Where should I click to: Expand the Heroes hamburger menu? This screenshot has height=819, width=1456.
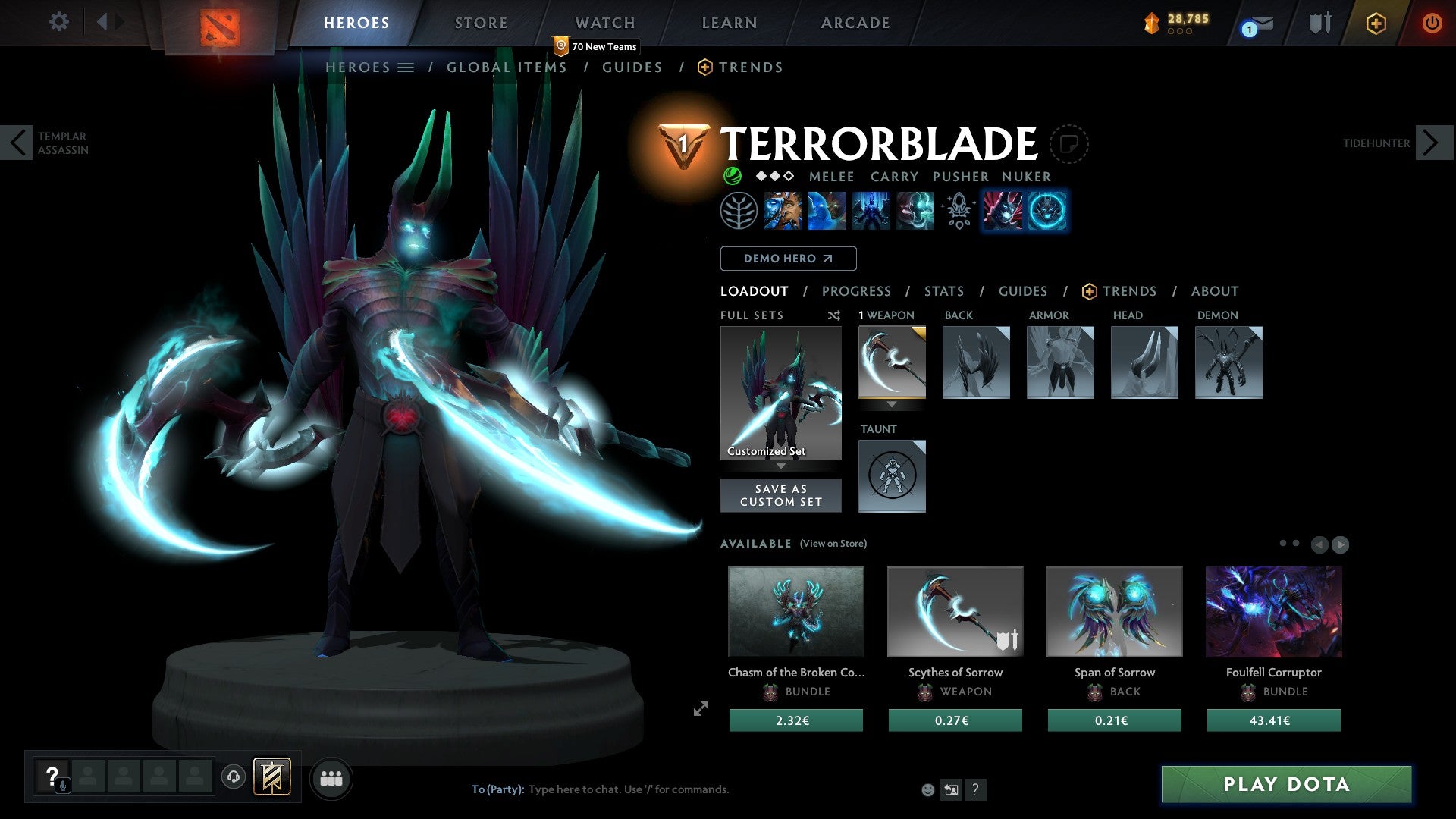pyautogui.click(x=406, y=67)
